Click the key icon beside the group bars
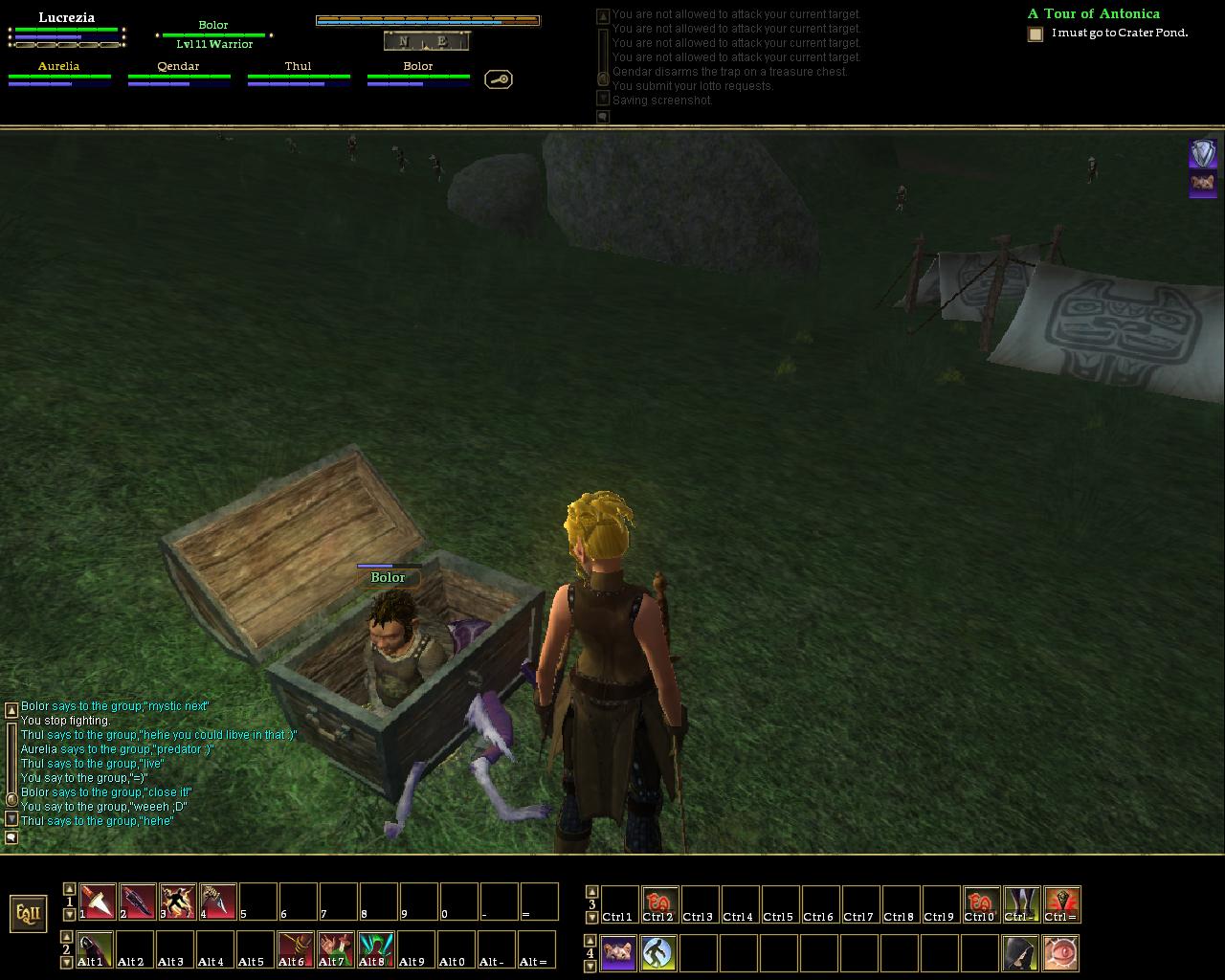This screenshot has width=1225, height=980. pyautogui.click(x=498, y=79)
